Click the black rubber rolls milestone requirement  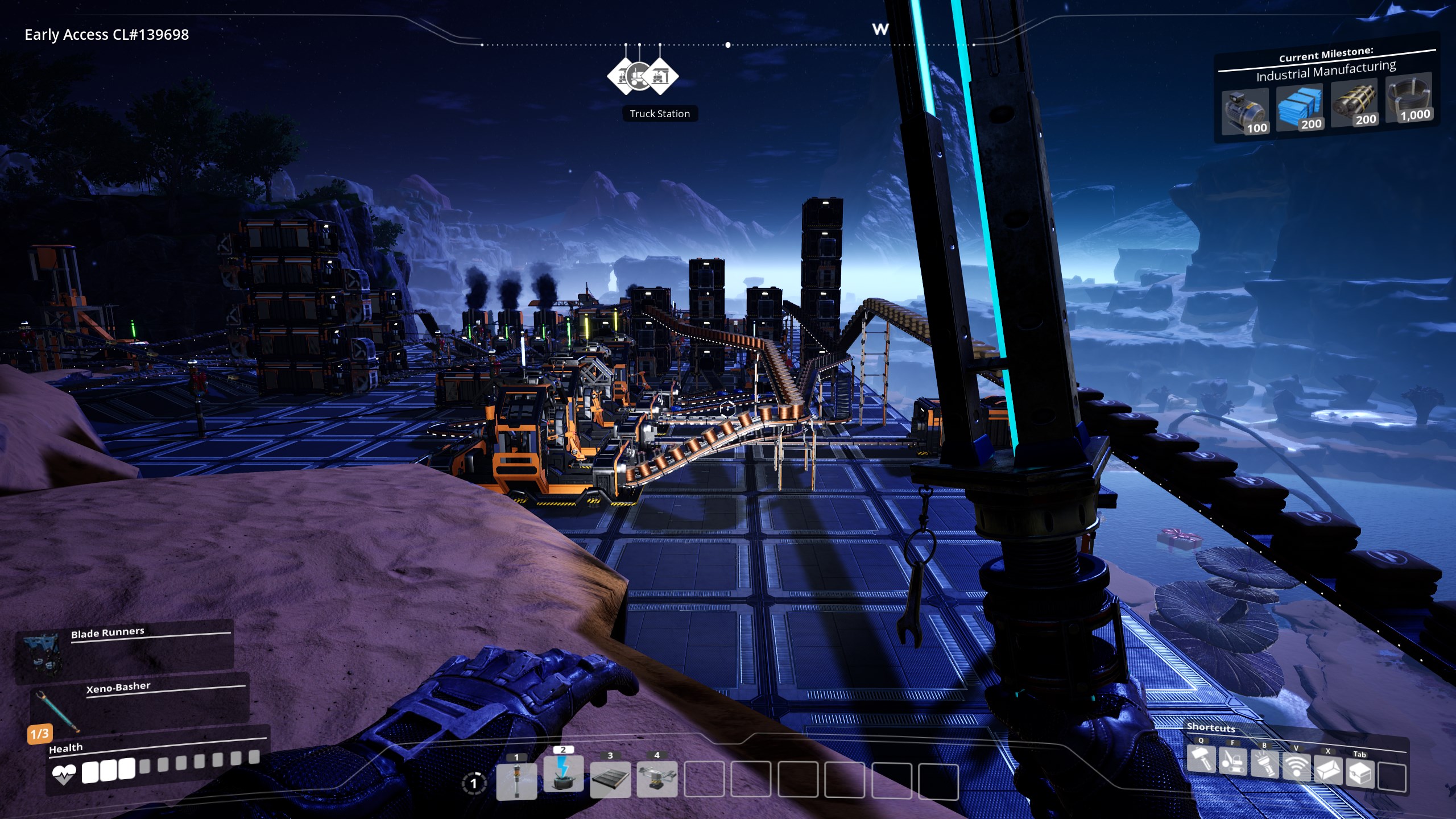click(1354, 103)
